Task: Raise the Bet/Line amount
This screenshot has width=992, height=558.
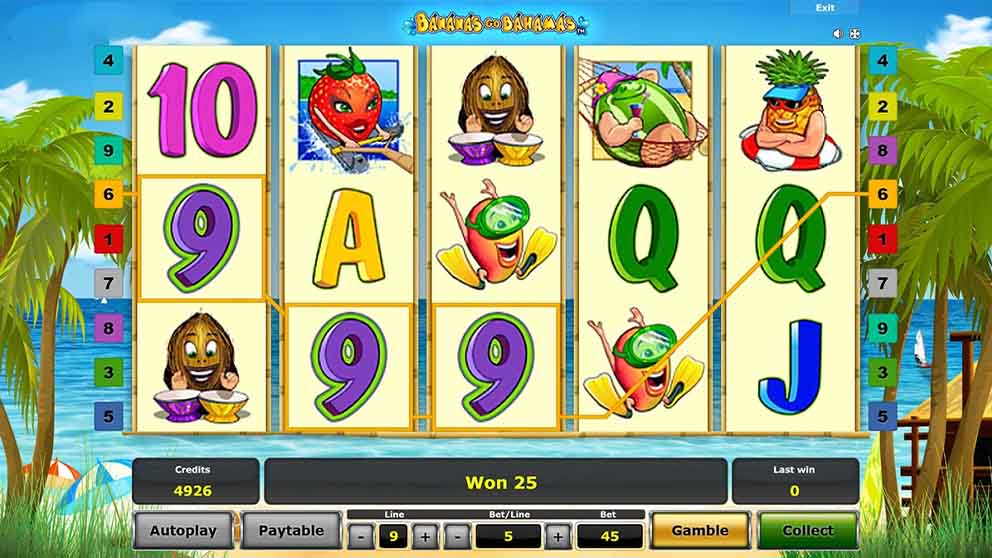Action: coord(558,536)
